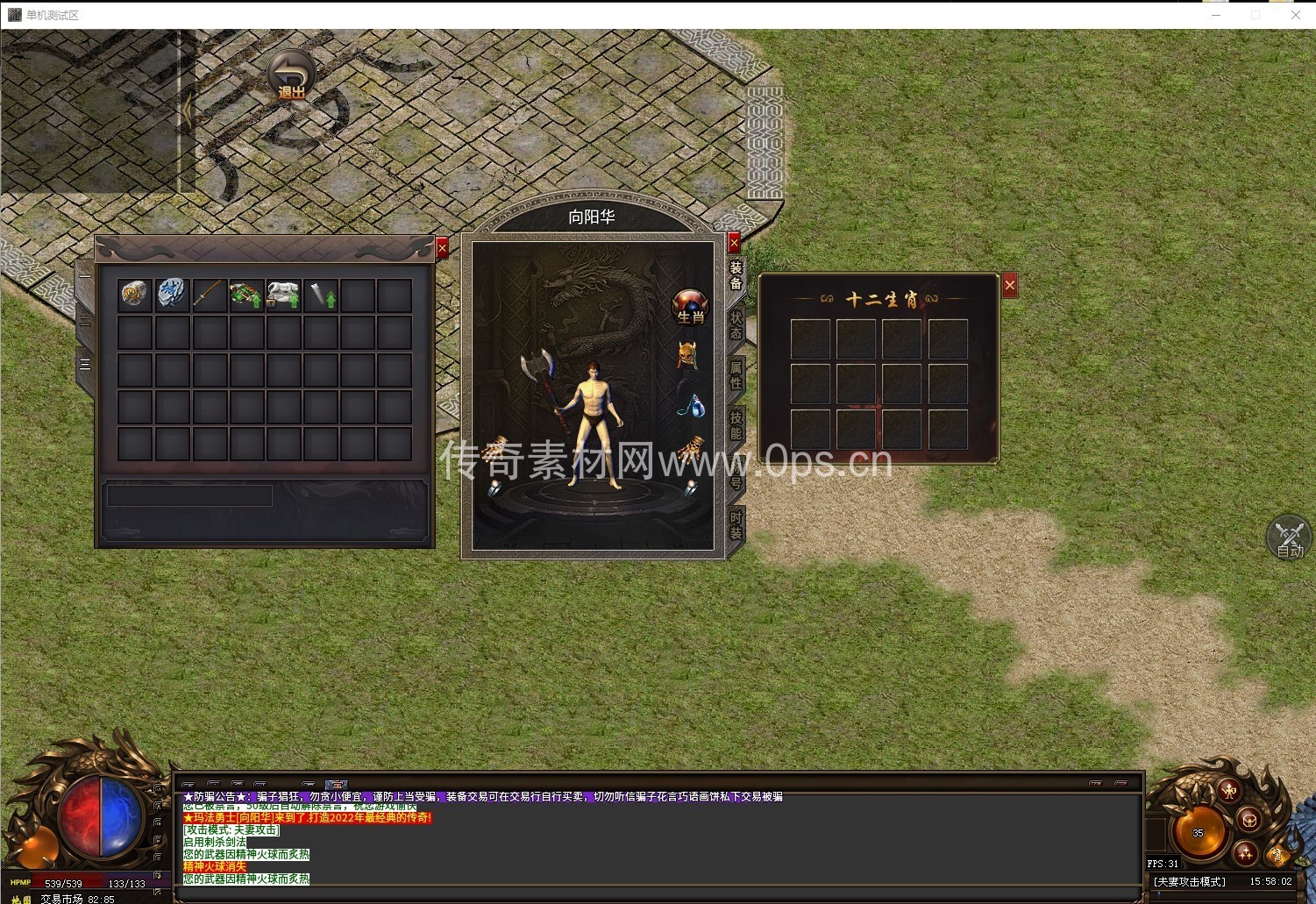This screenshot has width=1316, height=904.
Task: Select the katana sword in the bag
Action: pos(209,295)
